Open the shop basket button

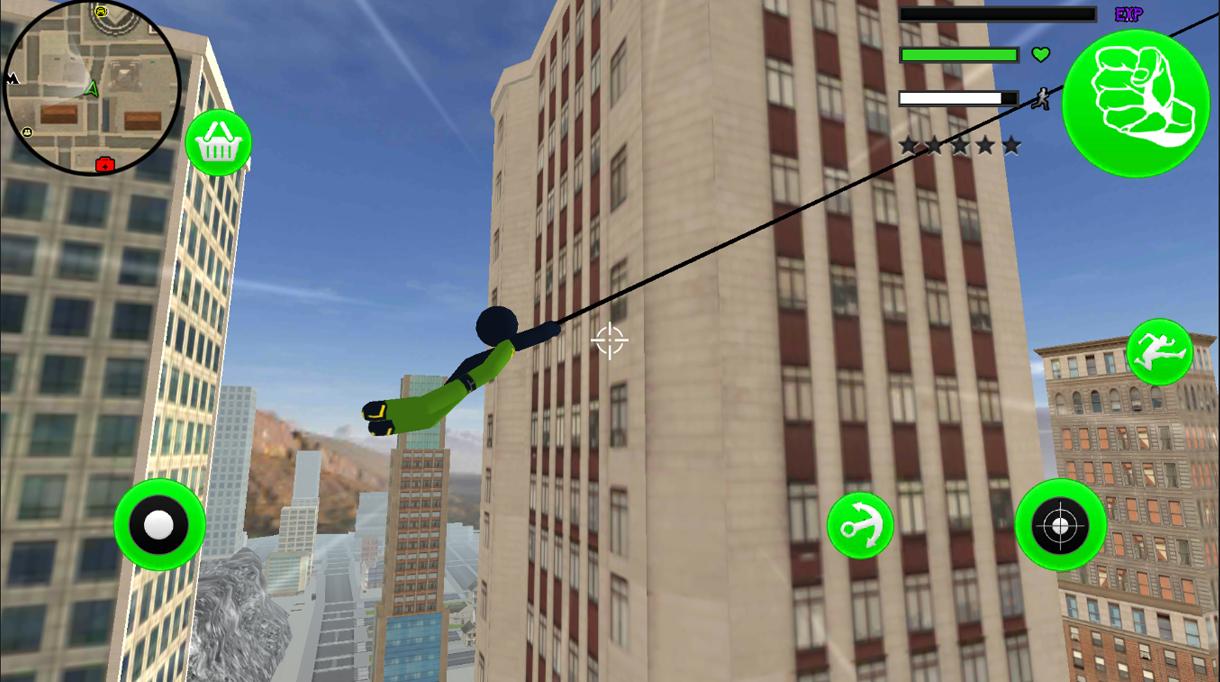click(x=218, y=144)
